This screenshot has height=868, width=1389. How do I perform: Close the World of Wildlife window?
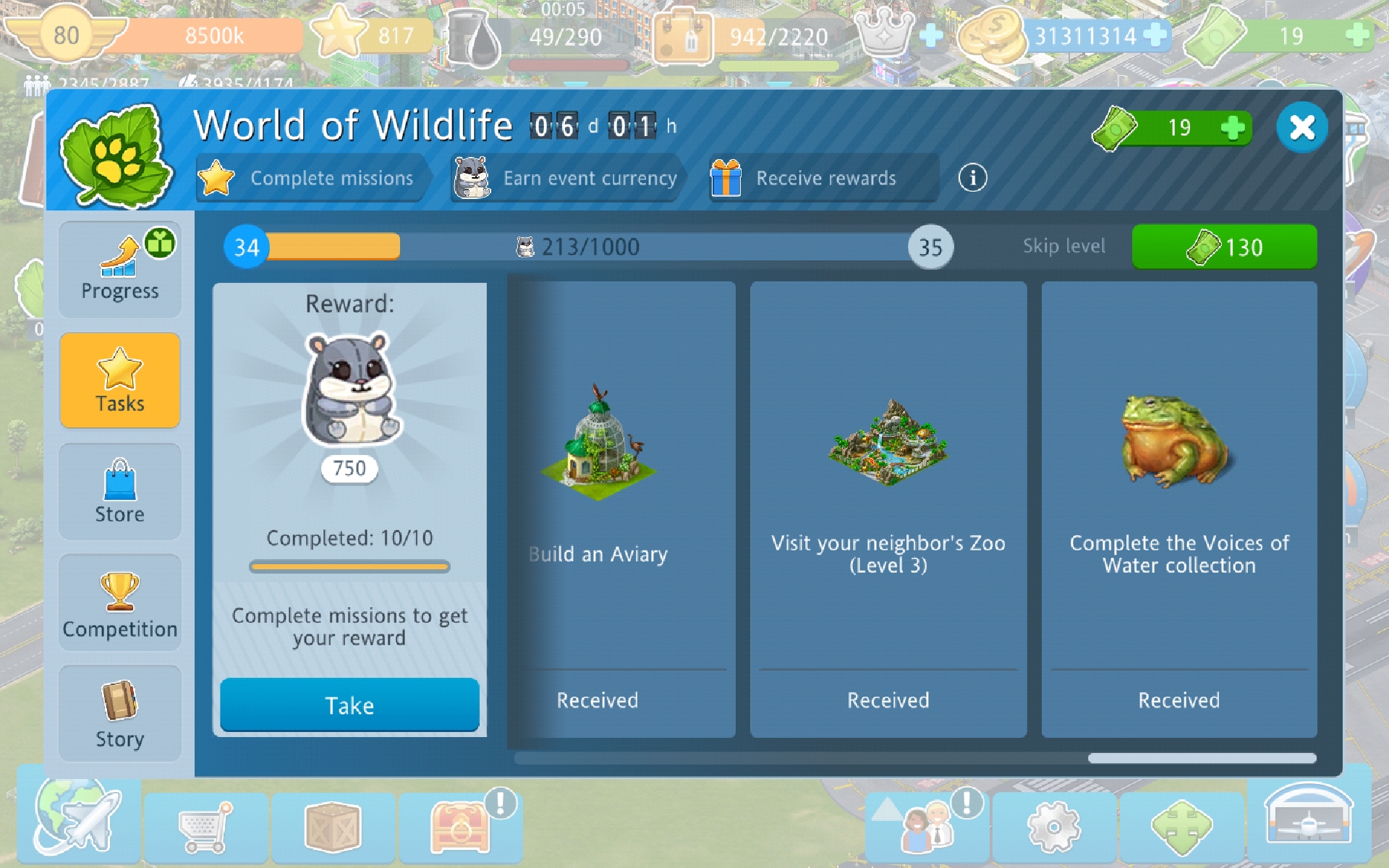1301,128
